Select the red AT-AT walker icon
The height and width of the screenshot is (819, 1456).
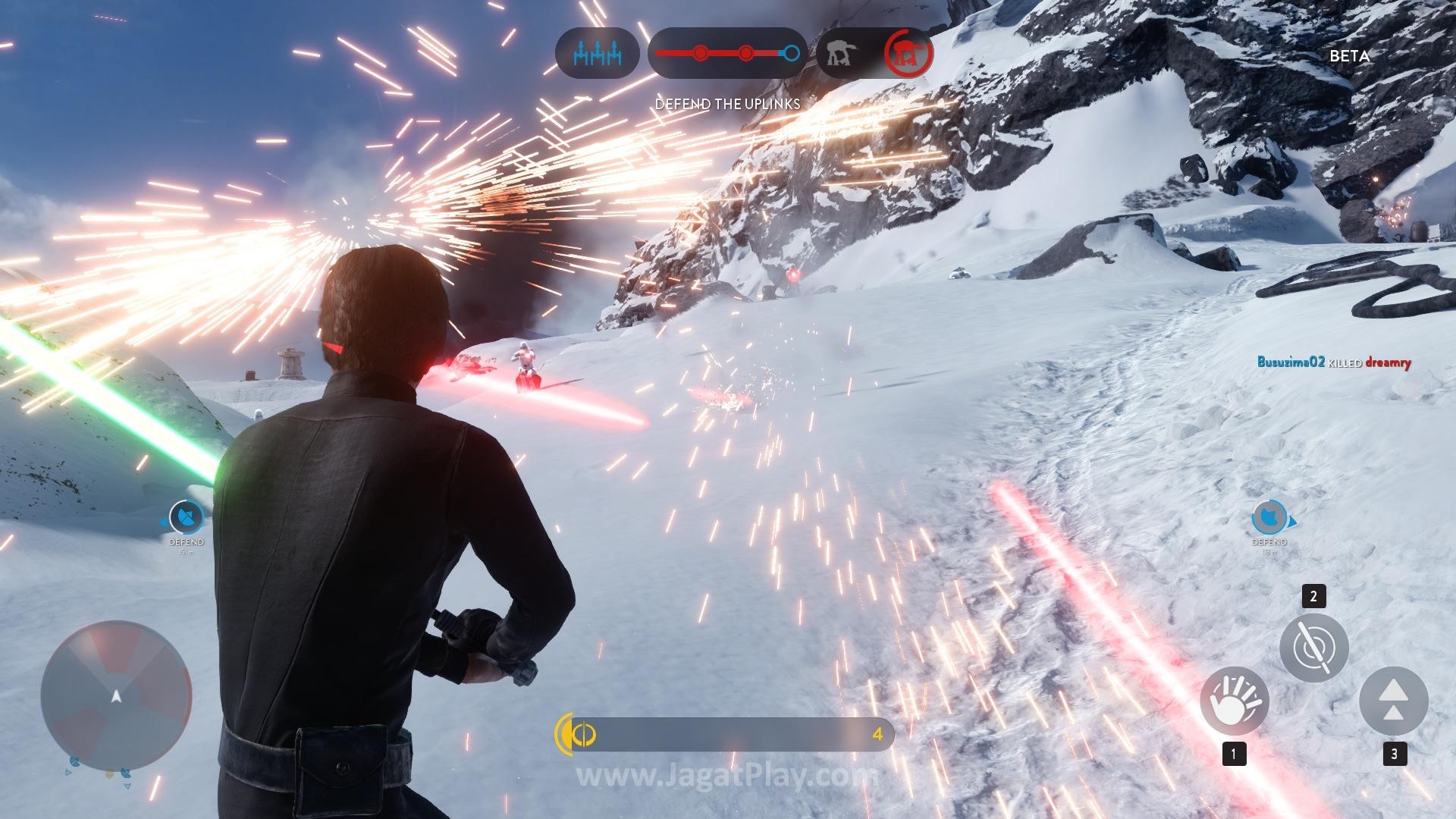click(908, 53)
